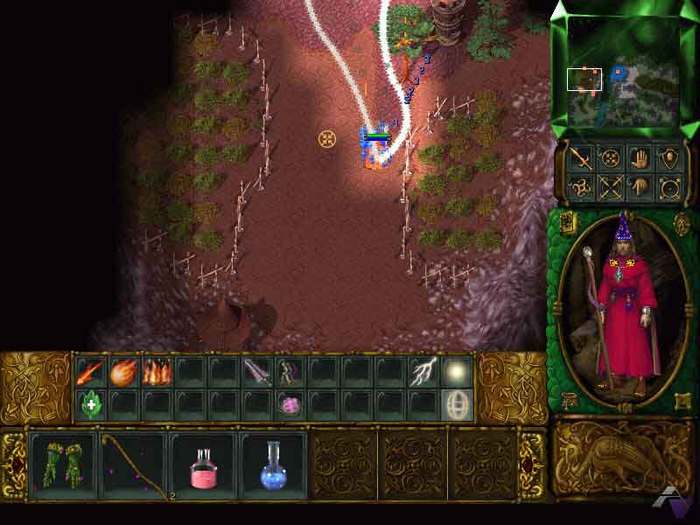
Task: Activate the wall of fire spell
Action: (158, 373)
